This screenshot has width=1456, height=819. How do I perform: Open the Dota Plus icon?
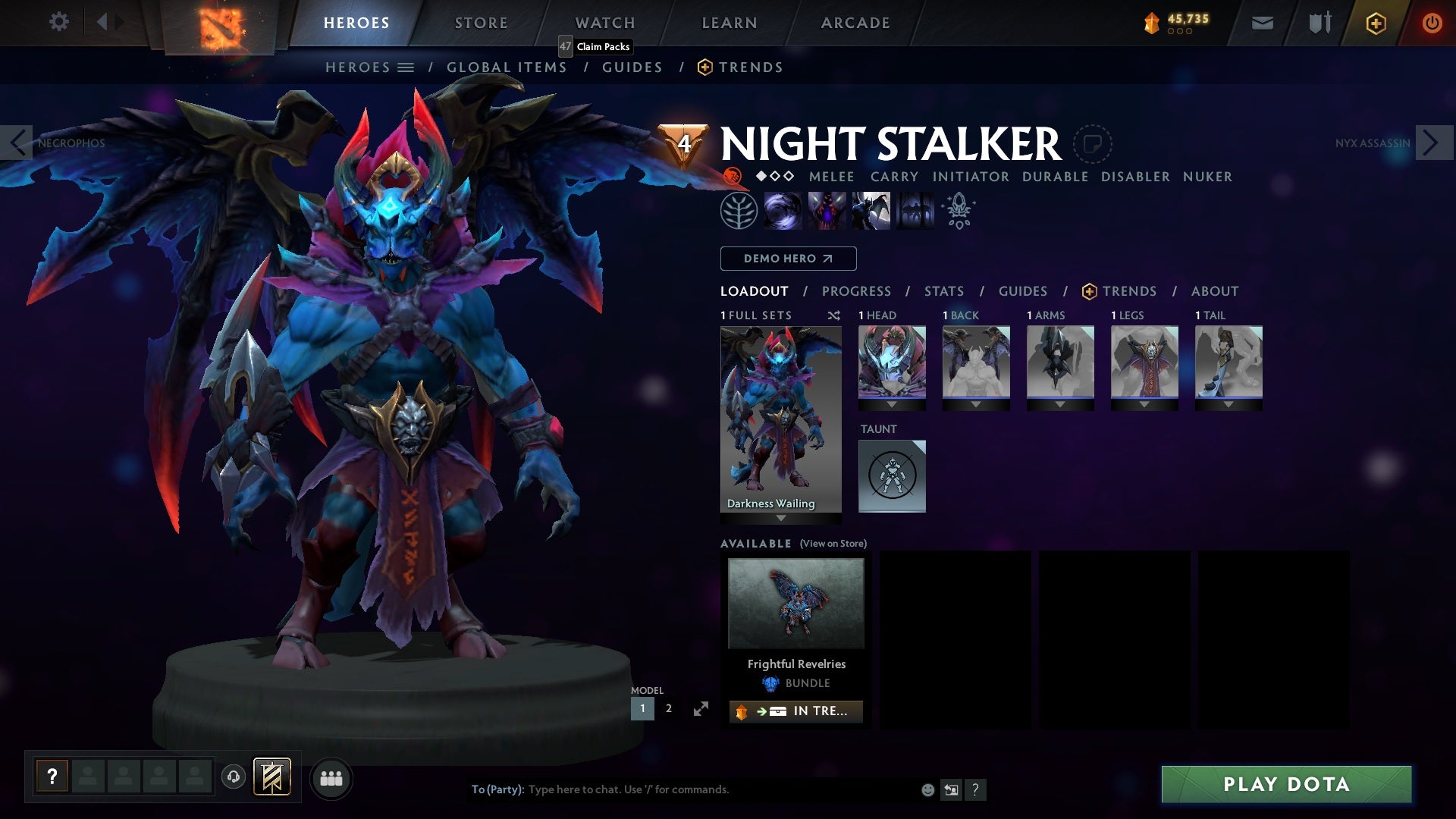(x=1374, y=23)
